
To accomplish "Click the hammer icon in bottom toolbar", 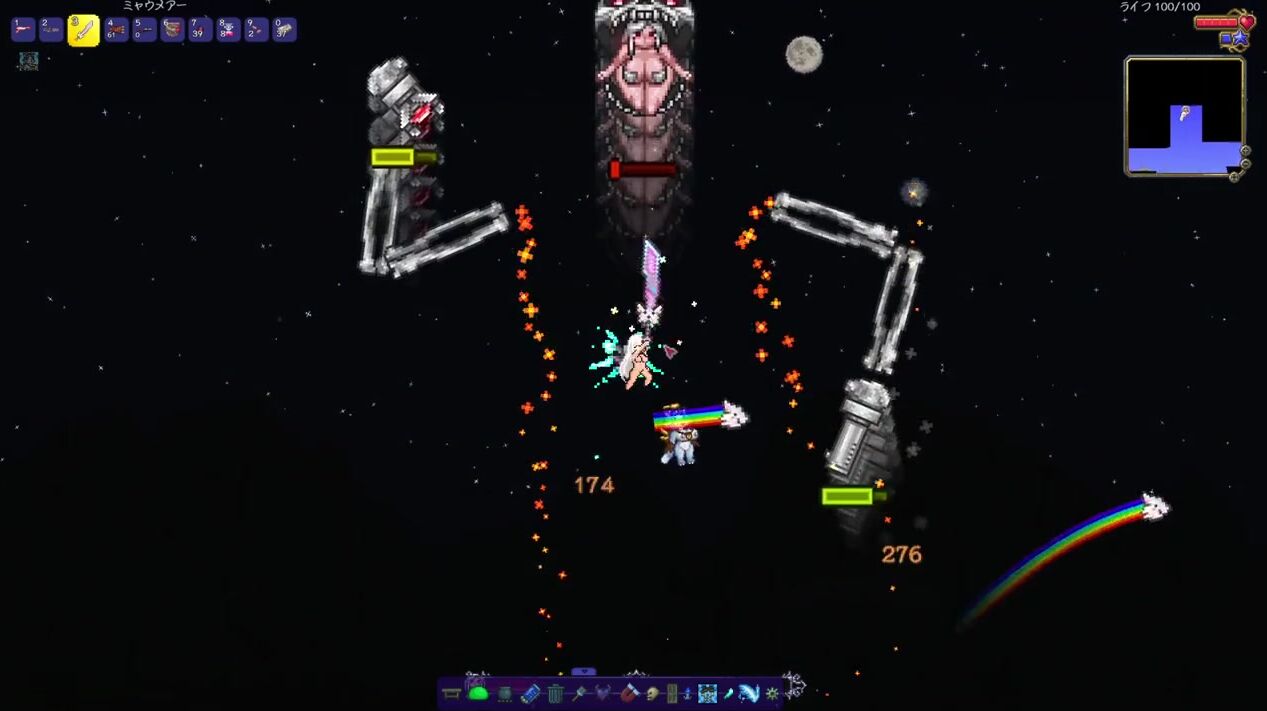I will (x=580, y=693).
